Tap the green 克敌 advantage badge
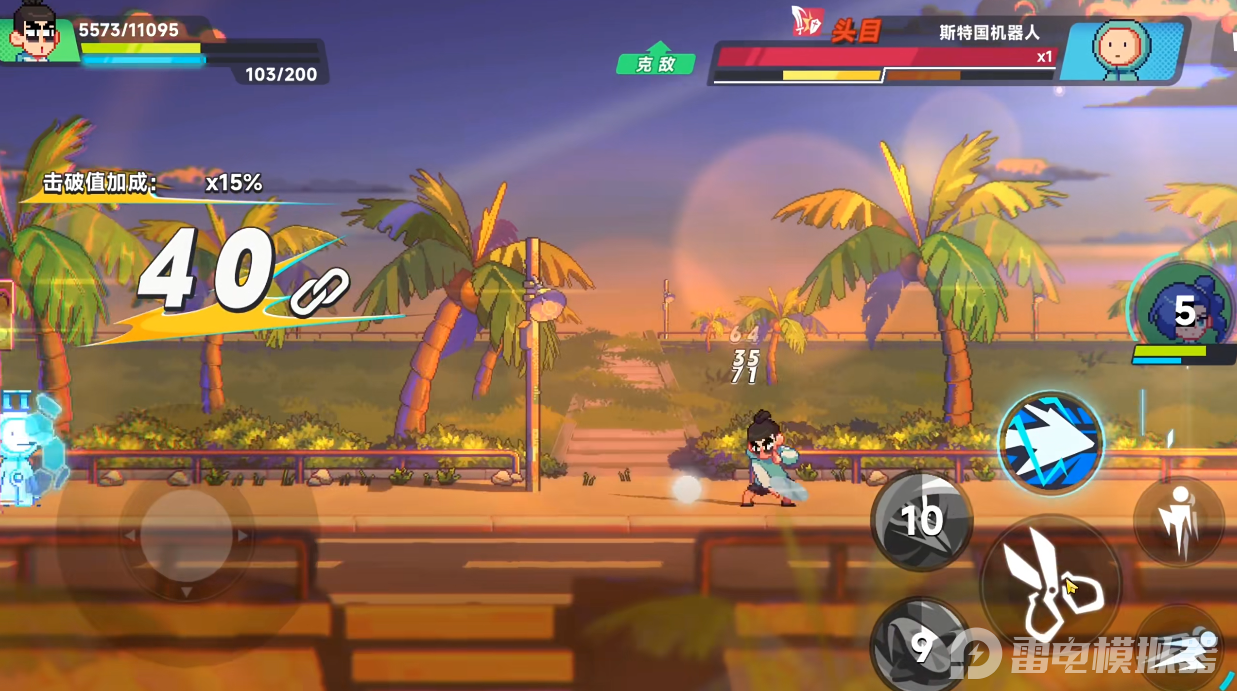 click(x=656, y=60)
